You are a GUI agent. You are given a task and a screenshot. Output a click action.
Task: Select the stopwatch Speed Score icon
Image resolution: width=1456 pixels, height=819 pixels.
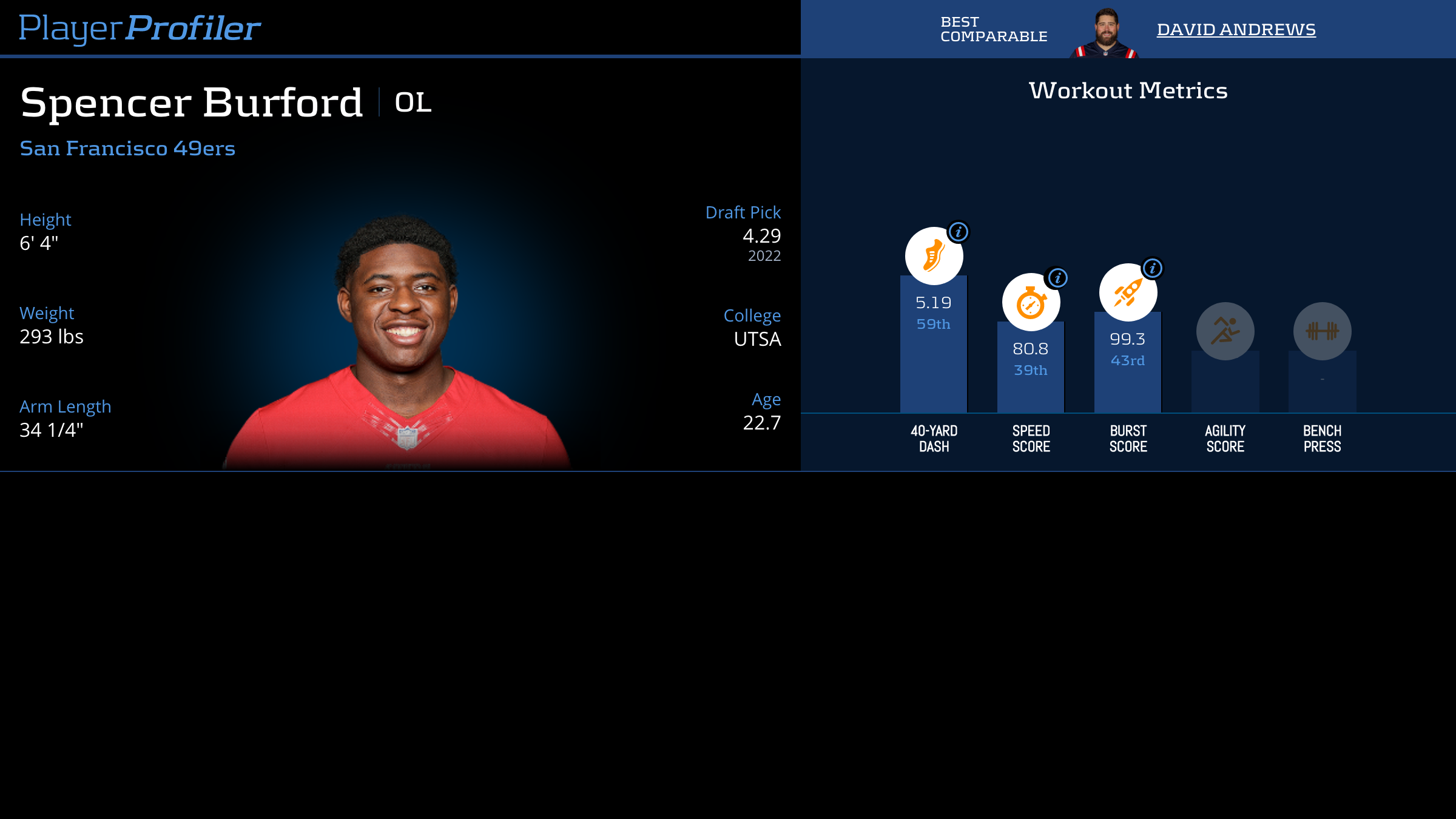tap(1030, 303)
